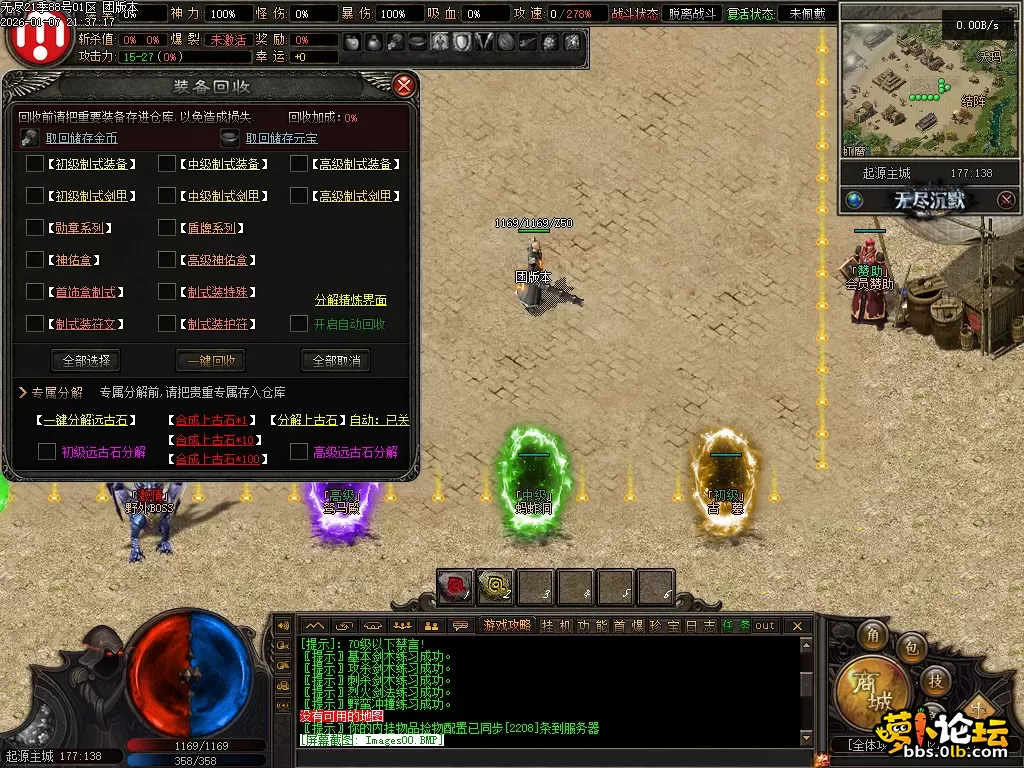Click the 全部选择 select-all button
Viewport: 1024px width, 768px height.
pyautogui.click(x=85, y=360)
